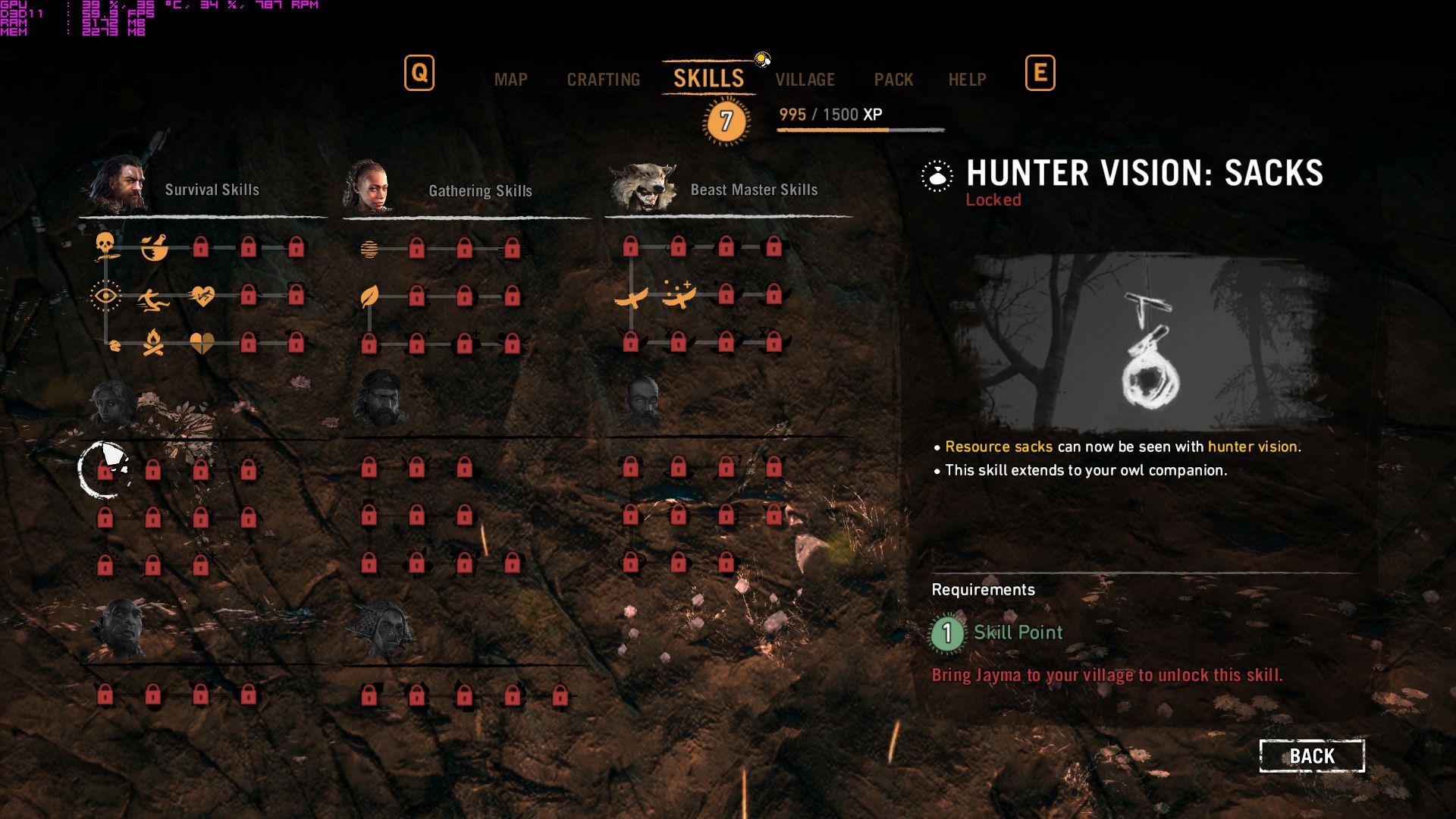Choose the split heart skill icon
Screen dimensions: 1456x819
point(202,344)
